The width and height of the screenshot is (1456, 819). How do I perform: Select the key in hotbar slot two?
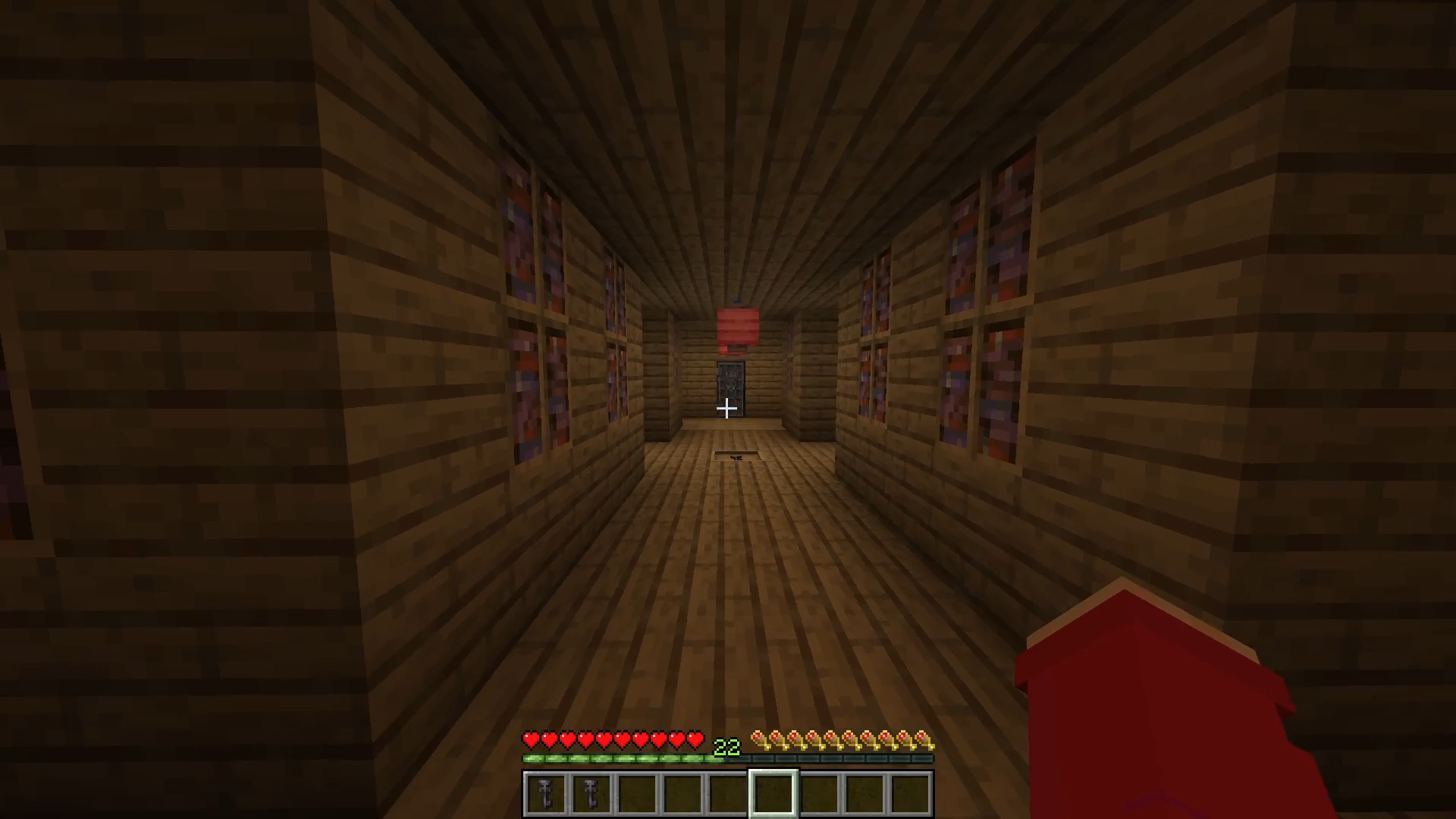click(x=591, y=794)
